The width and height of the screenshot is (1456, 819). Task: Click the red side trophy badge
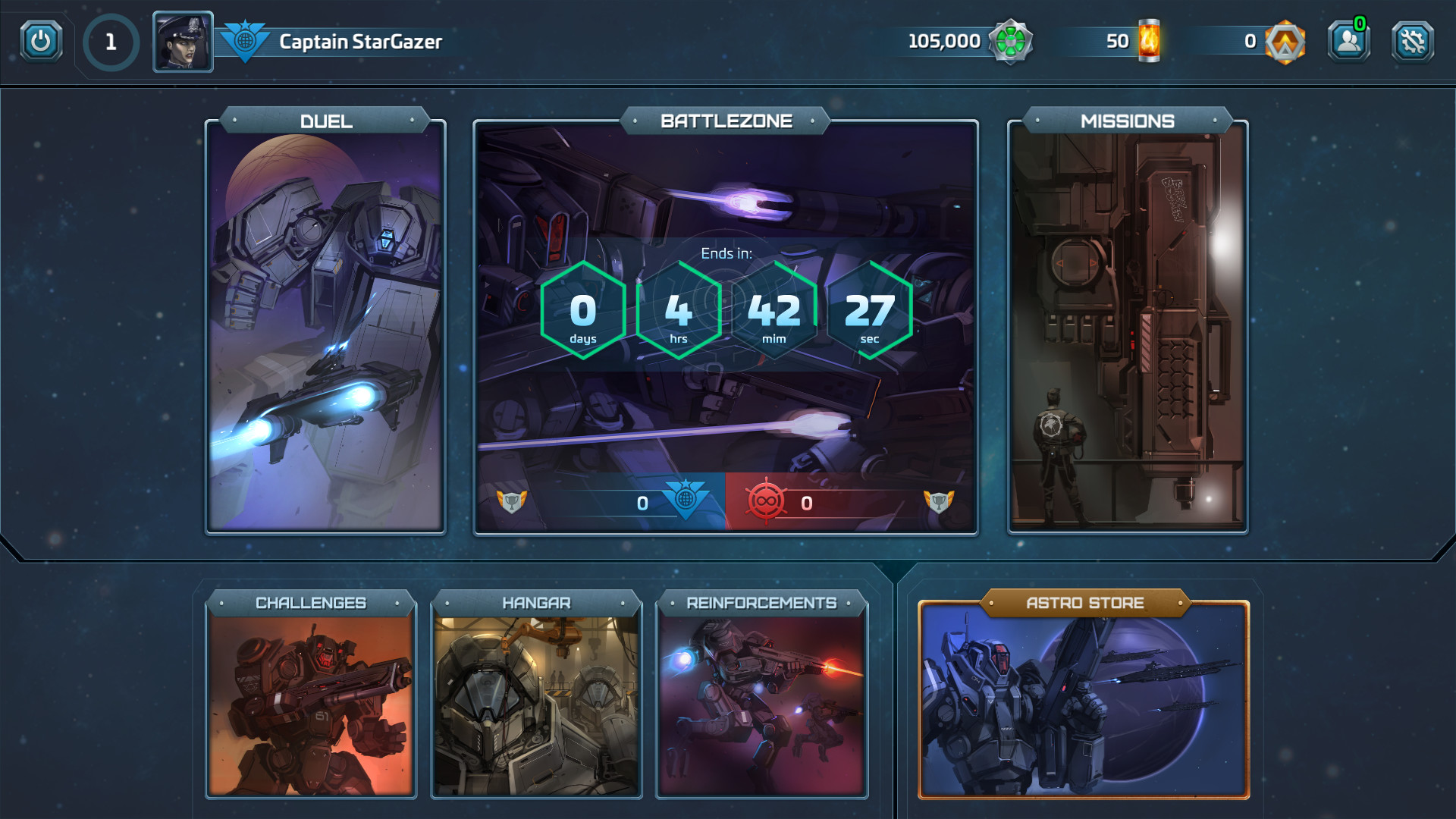(x=939, y=501)
